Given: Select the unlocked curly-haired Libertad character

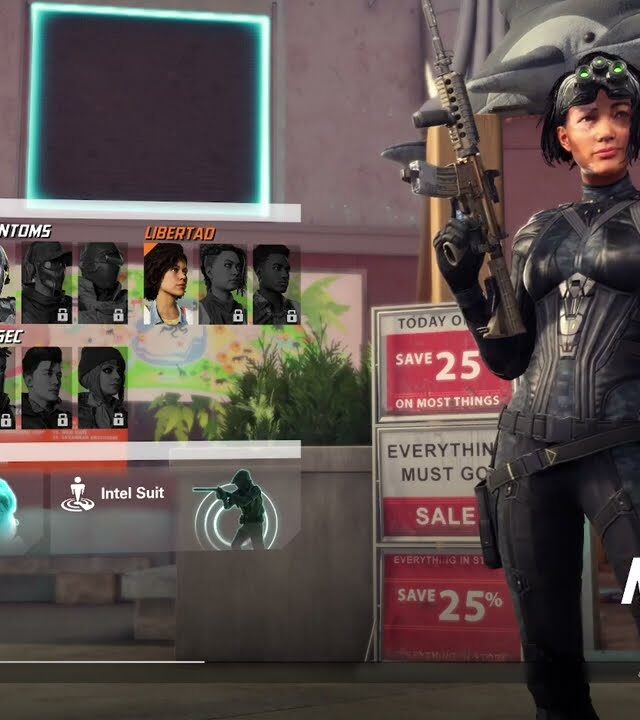Looking at the screenshot, I should 169,284.
